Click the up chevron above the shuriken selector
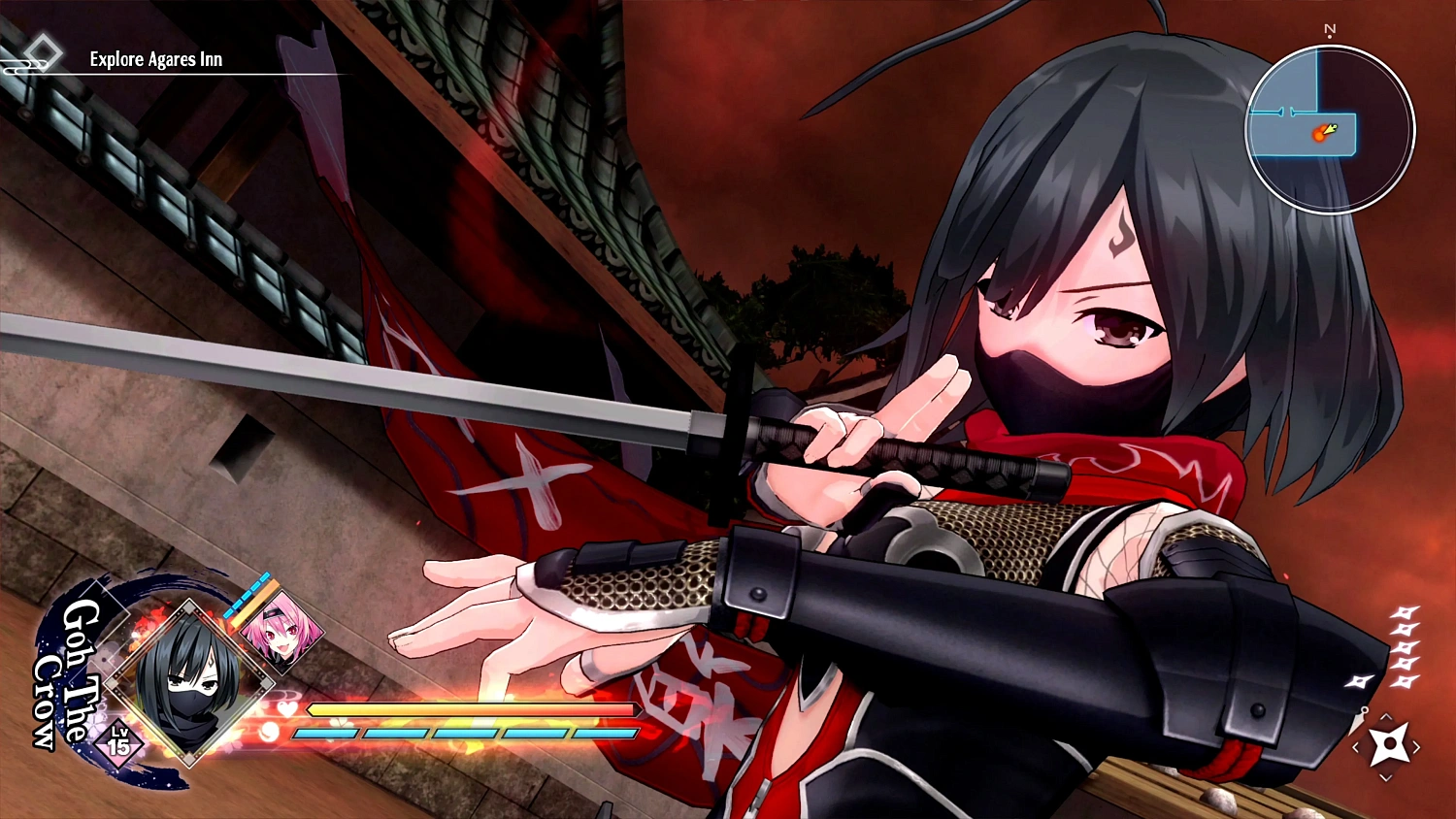The height and width of the screenshot is (819, 1456). click(x=1386, y=716)
